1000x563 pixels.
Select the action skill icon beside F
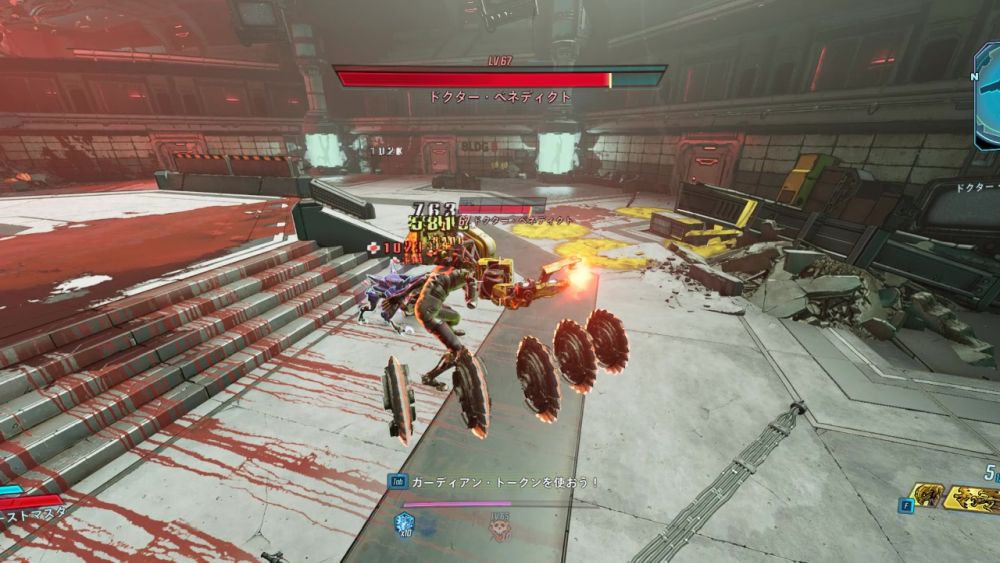925,495
